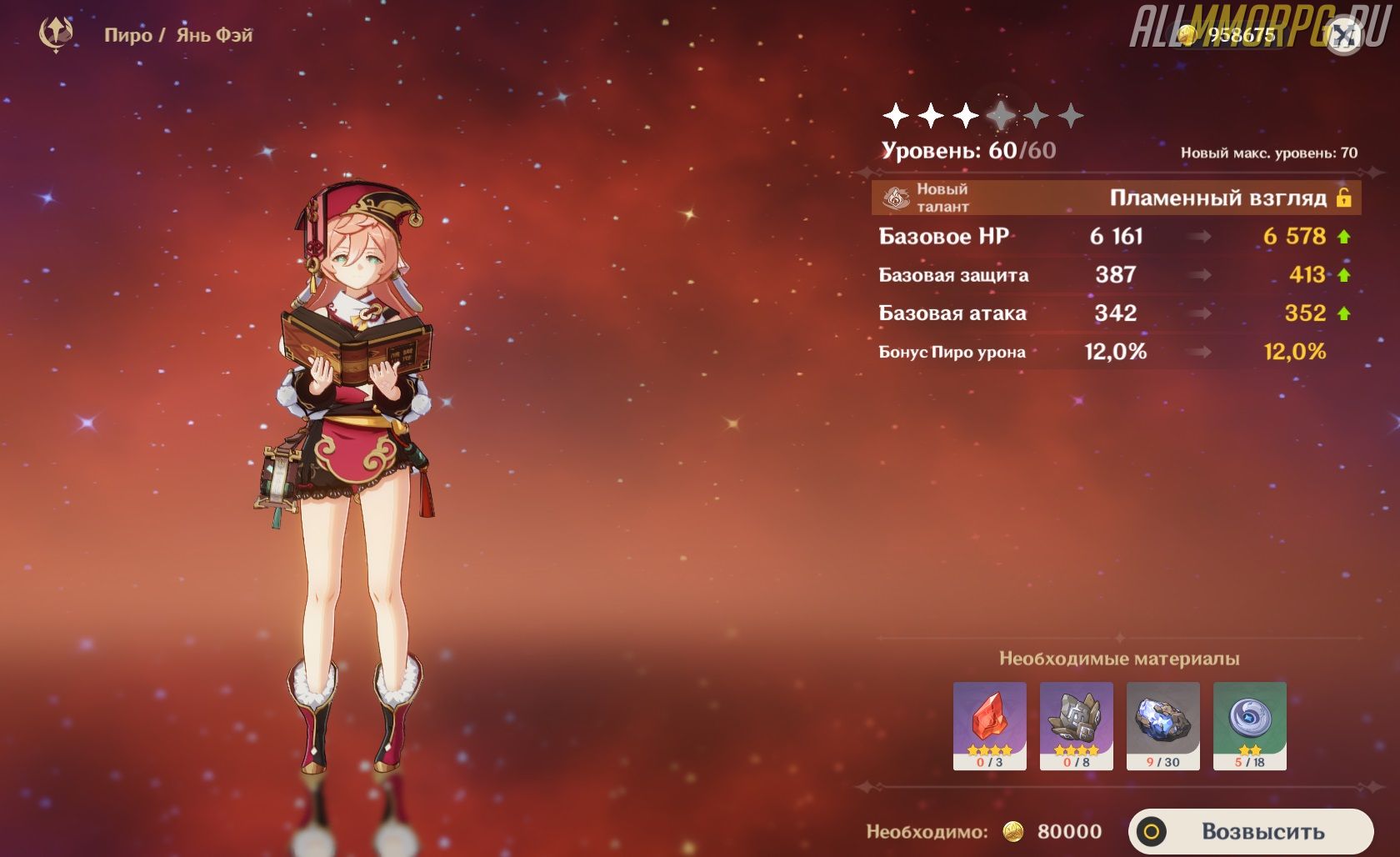Select the stone boss material slot
This screenshot has width=1400, height=857.
(x=1076, y=725)
